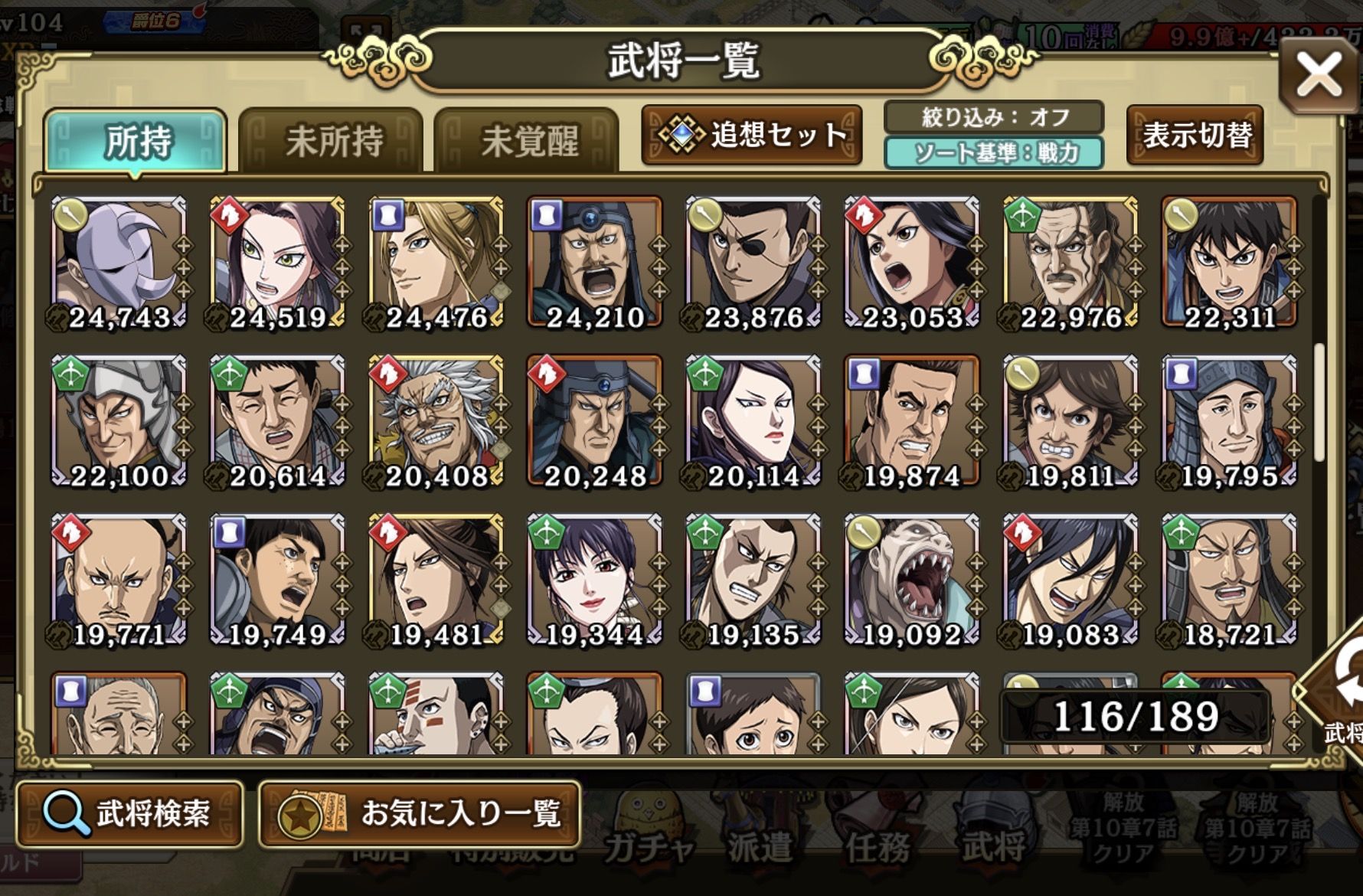
Task: Click the 表示切替 display toggle button
Action: pos(1195,136)
